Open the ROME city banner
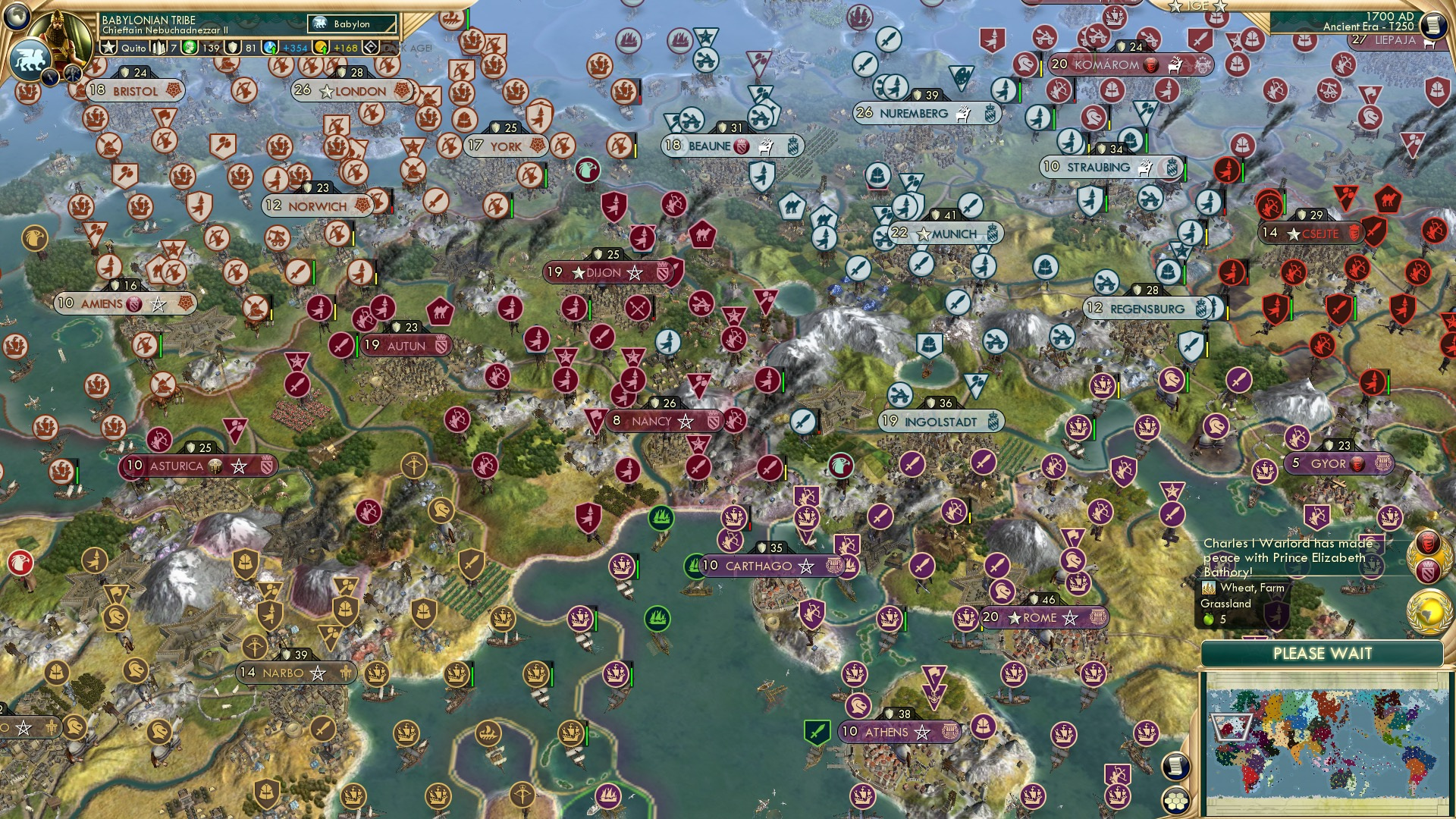This screenshot has height=819, width=1456. click(x=1039, y=618)
